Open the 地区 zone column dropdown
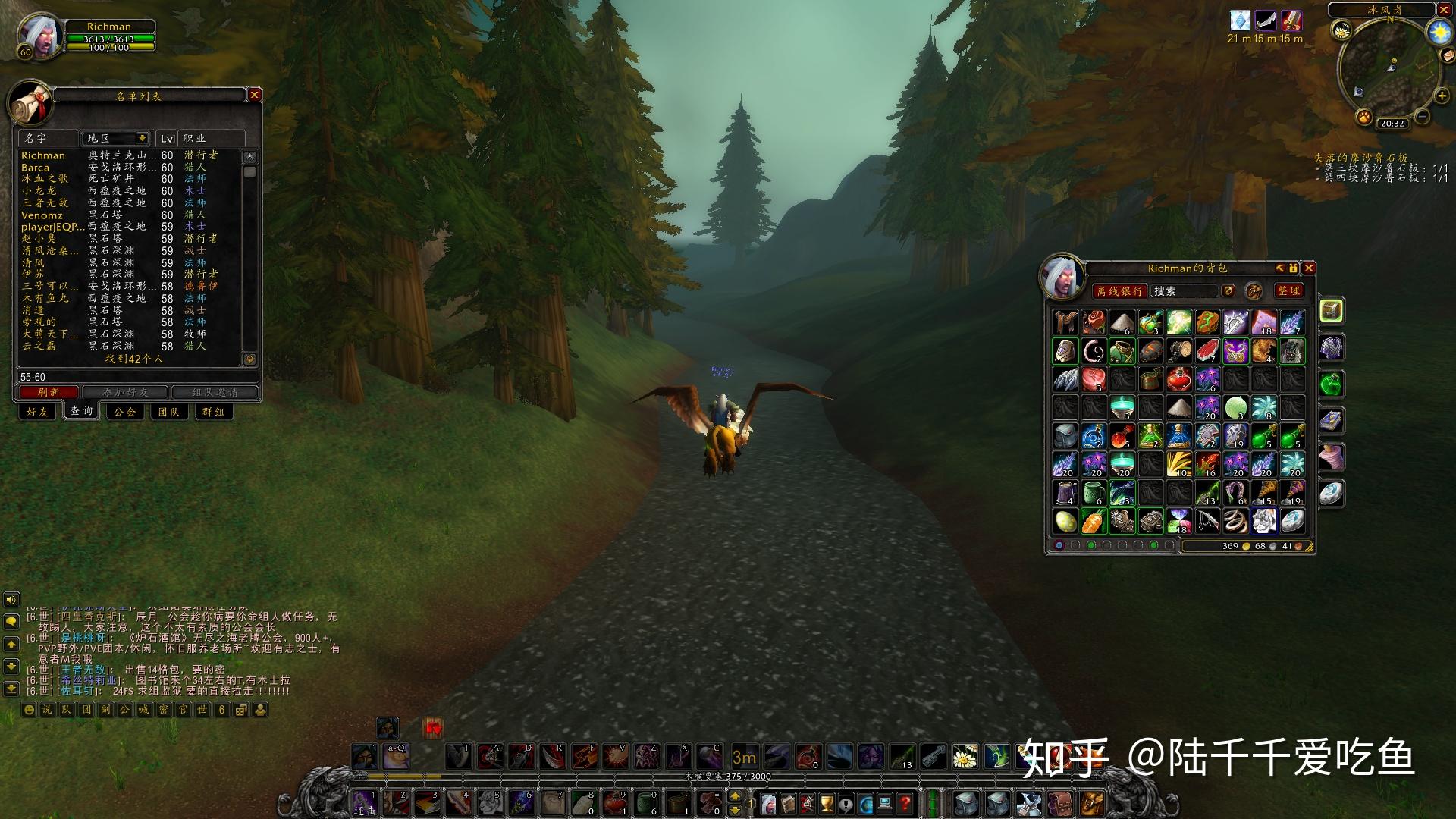1456x819 pixels. [141, 138]
